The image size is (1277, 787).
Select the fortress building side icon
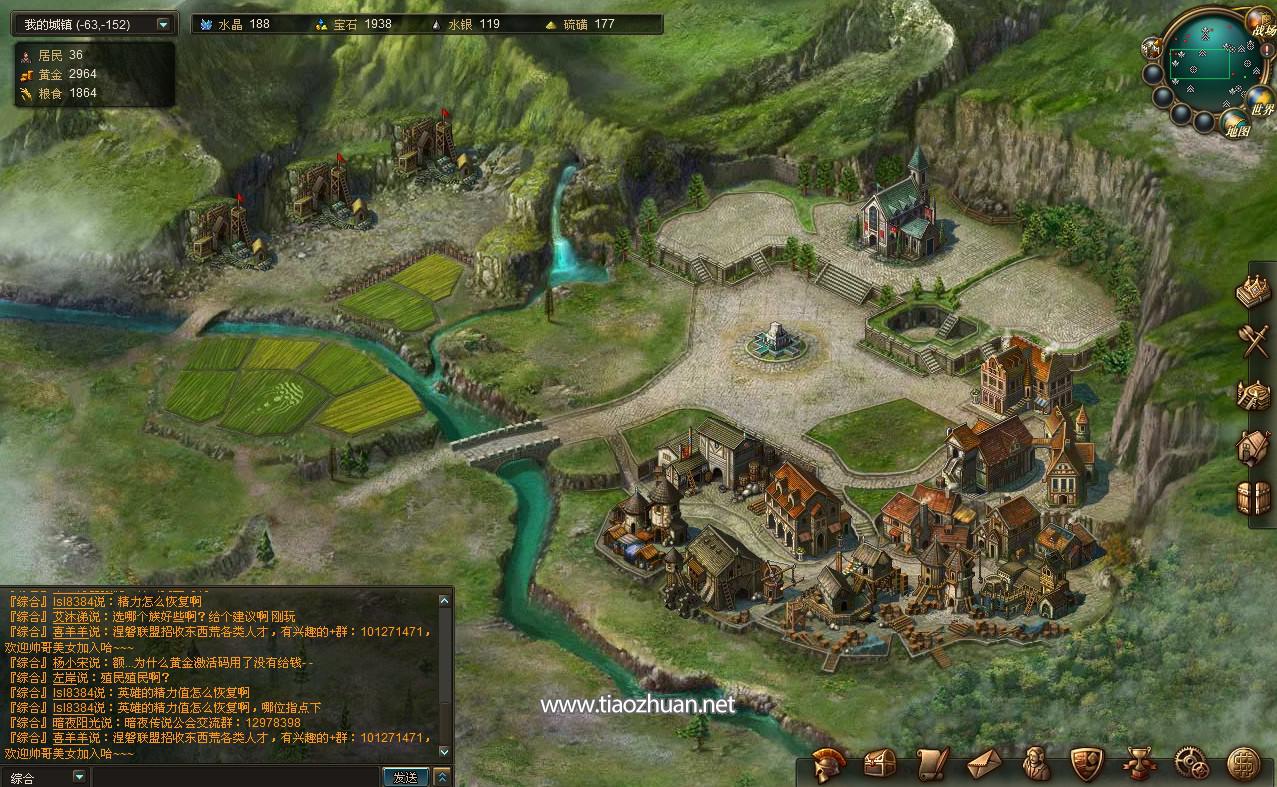pos(1253,394)
